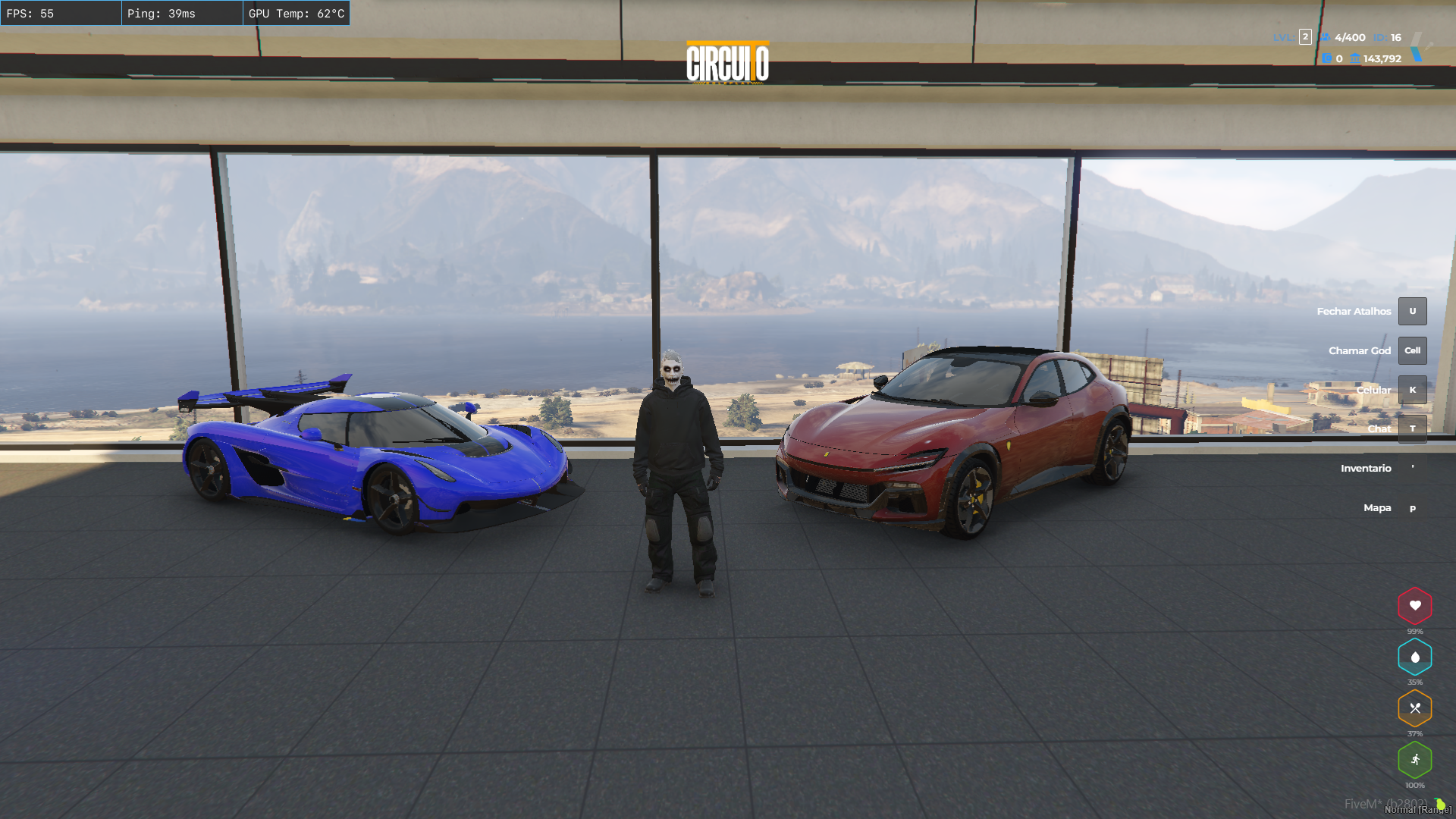Select the Fechar Atalhos shortcut entry

tap(1370, 312)
